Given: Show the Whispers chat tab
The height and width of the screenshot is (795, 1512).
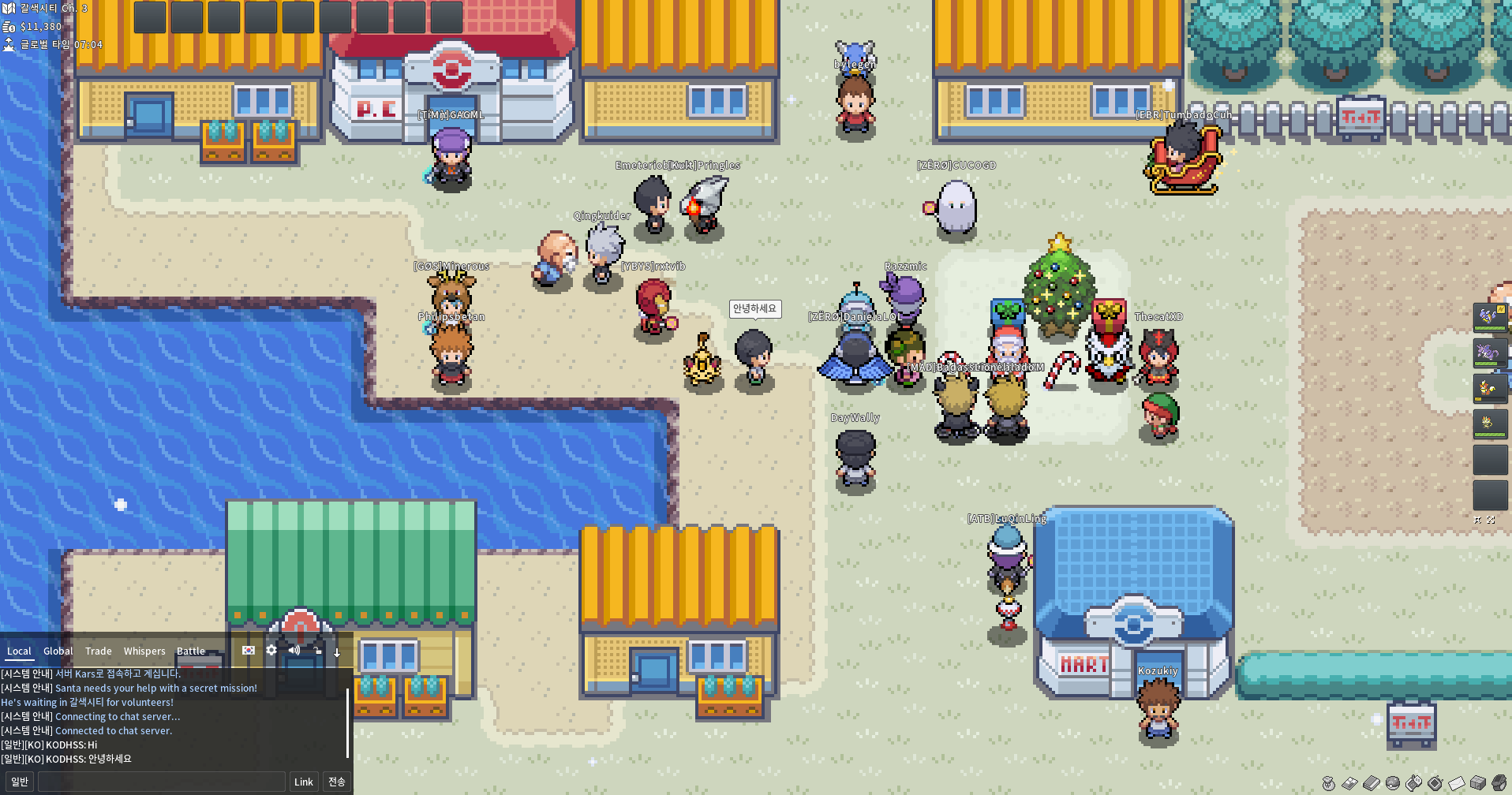Looking at the screenshot, I should click(x=144, y=651).
